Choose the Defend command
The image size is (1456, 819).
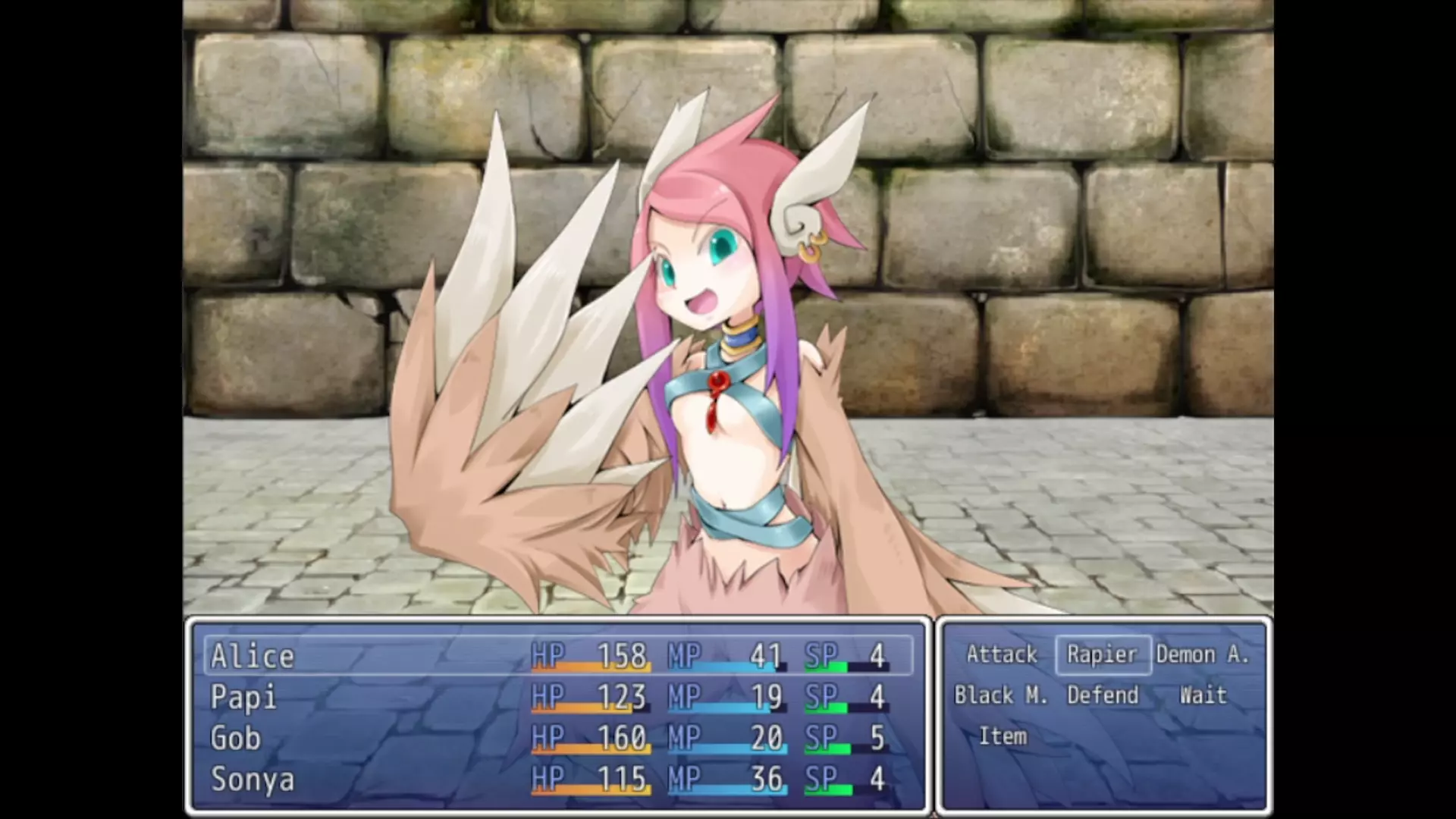[x=1103, y=695]
